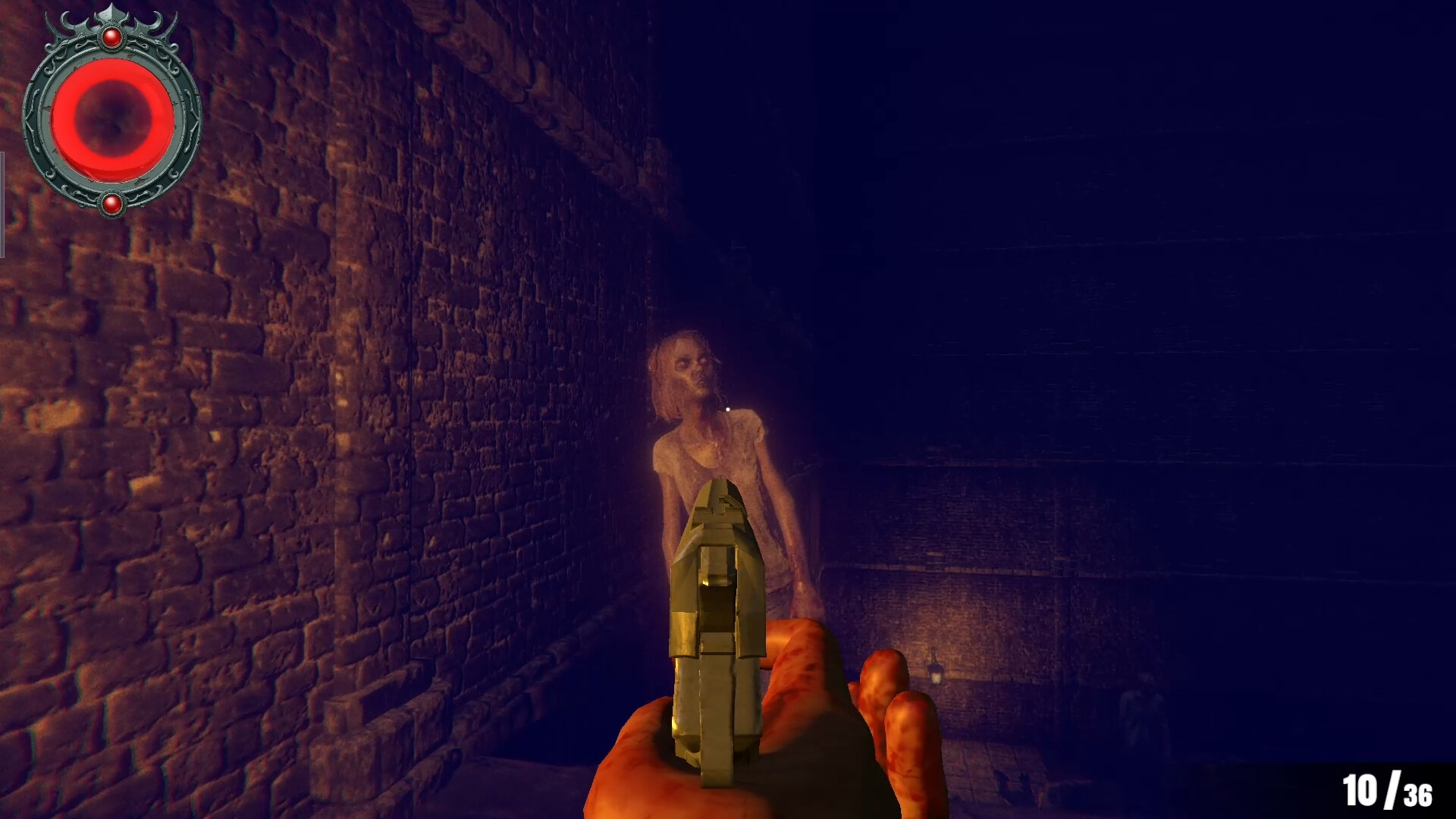The image size is (1456, 819).
Task: Click the pistol's raised rear sight
Action: pyautogui.click(x=719, y=508)
